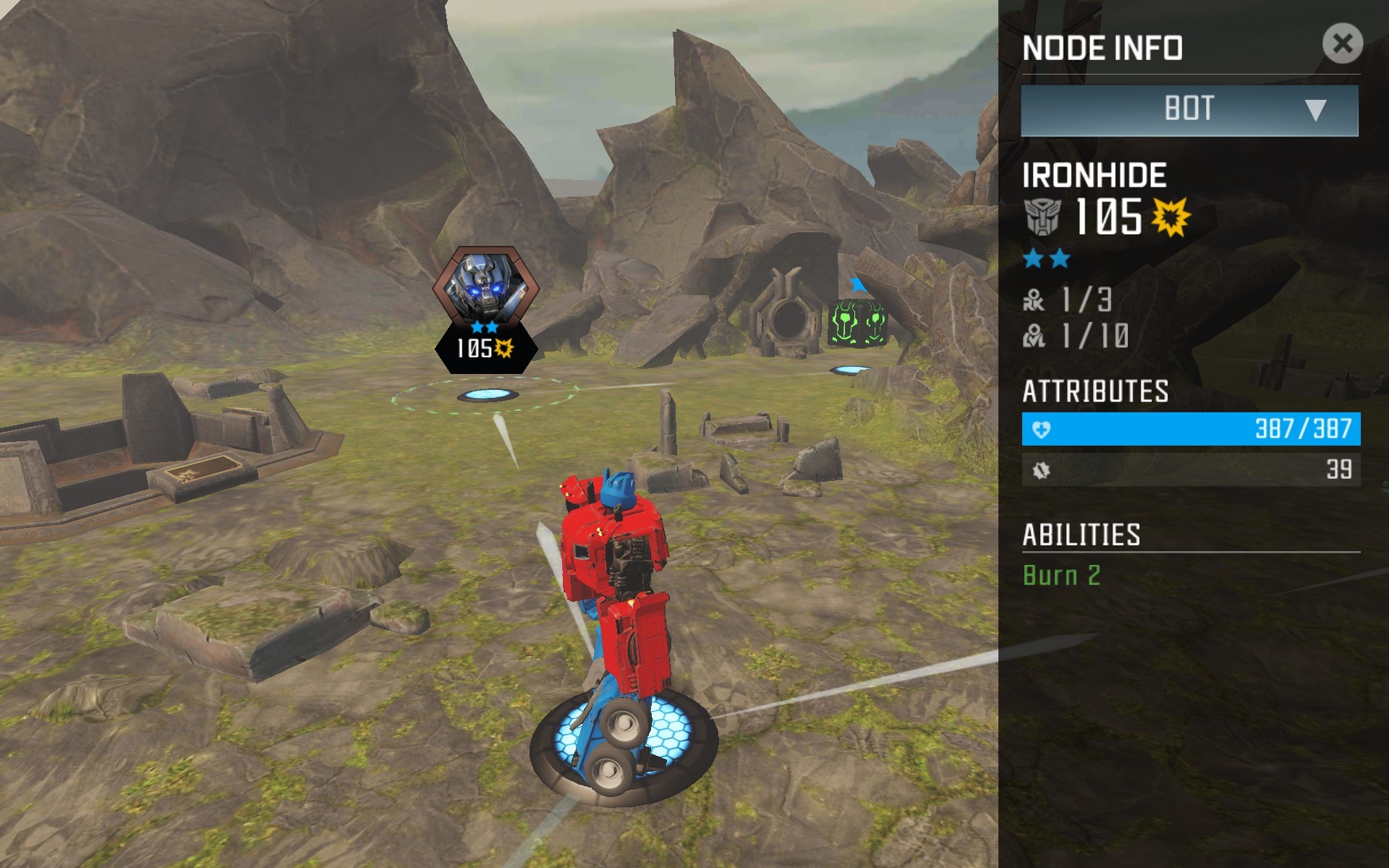Viewport: 1389px width, 868px height.
Task: Select the BOT tab in Node Info
Action: click(x=1189, y=109)
